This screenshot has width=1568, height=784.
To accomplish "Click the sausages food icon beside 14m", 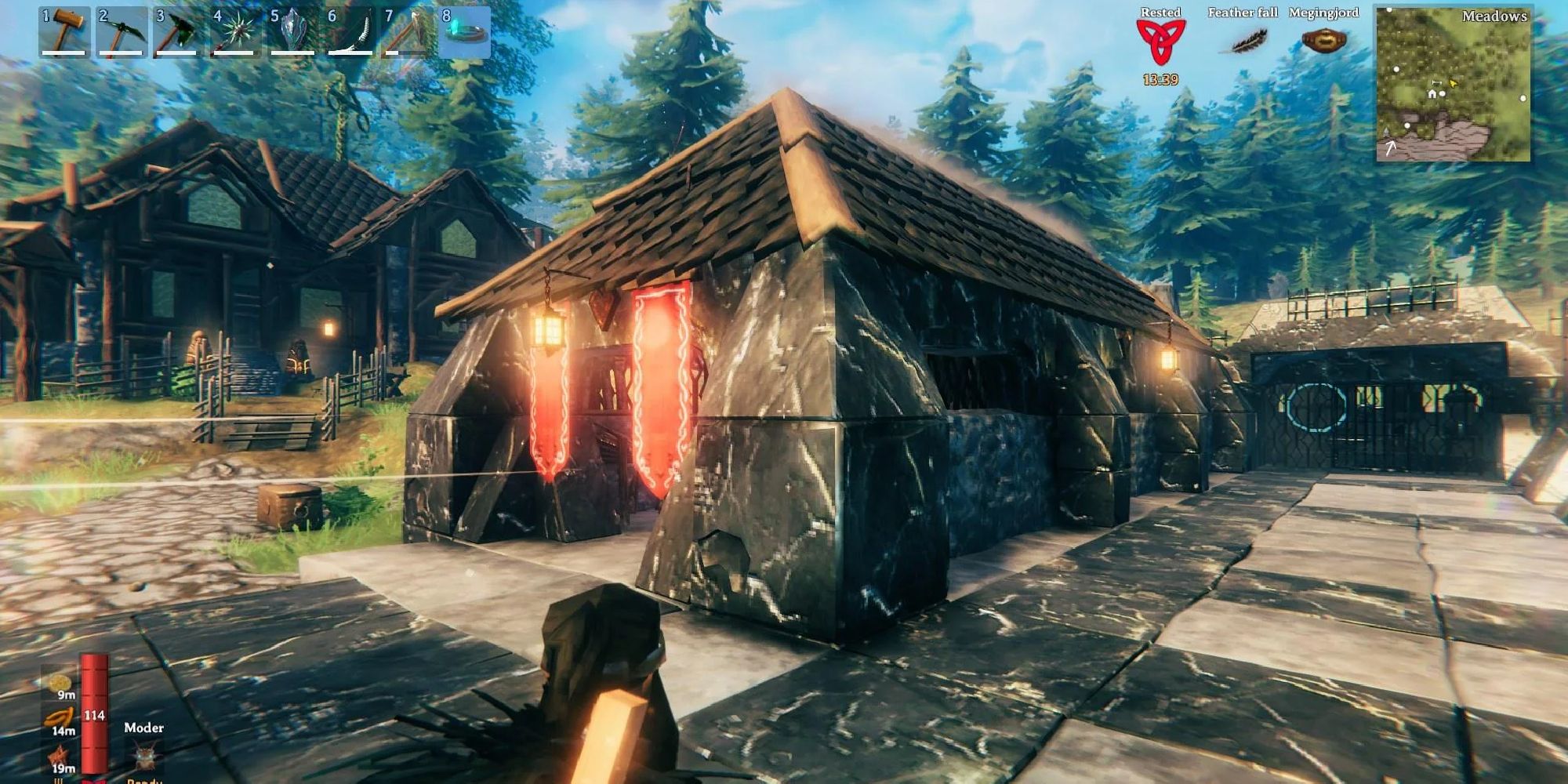I will (x=60, y=716).
